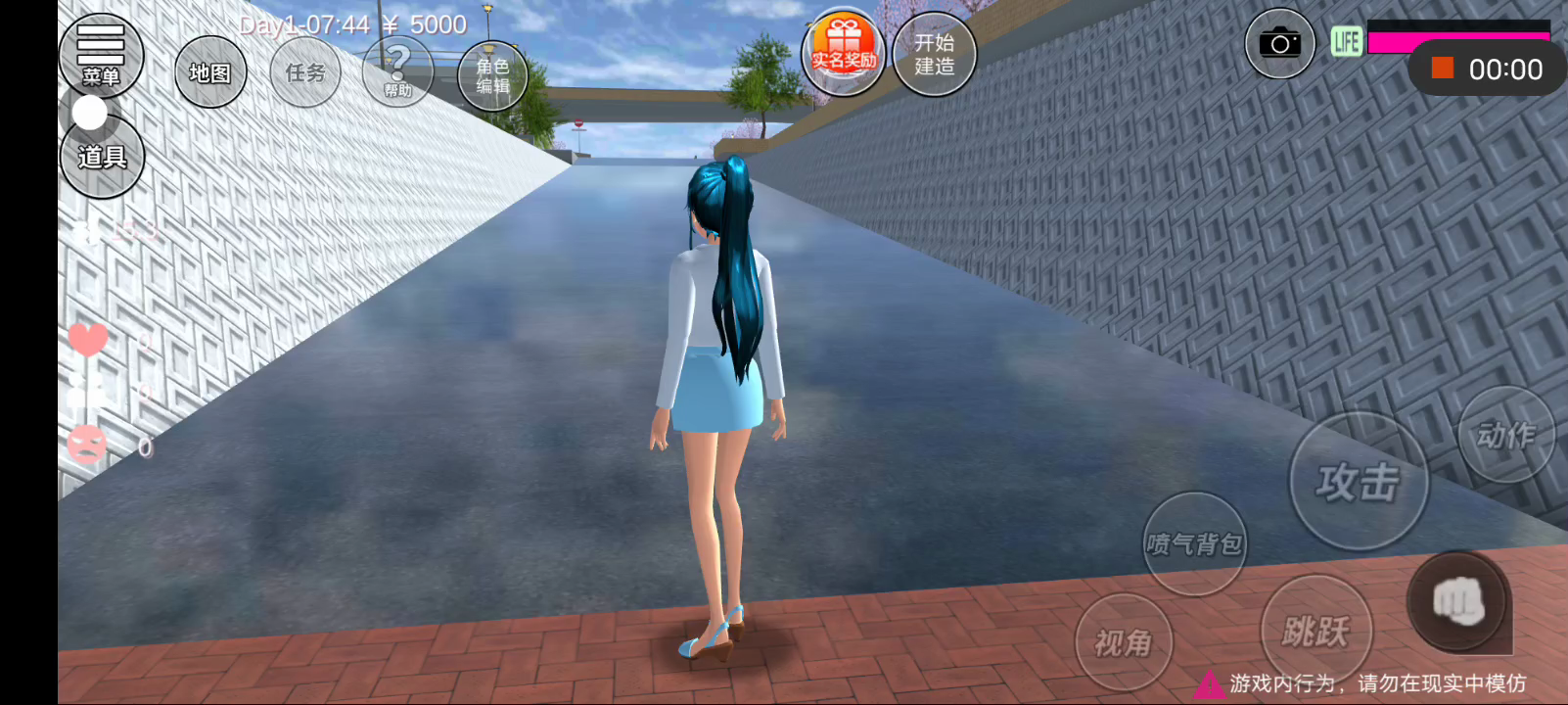
Task: Show the 任务 quest list
Action: 305,72
